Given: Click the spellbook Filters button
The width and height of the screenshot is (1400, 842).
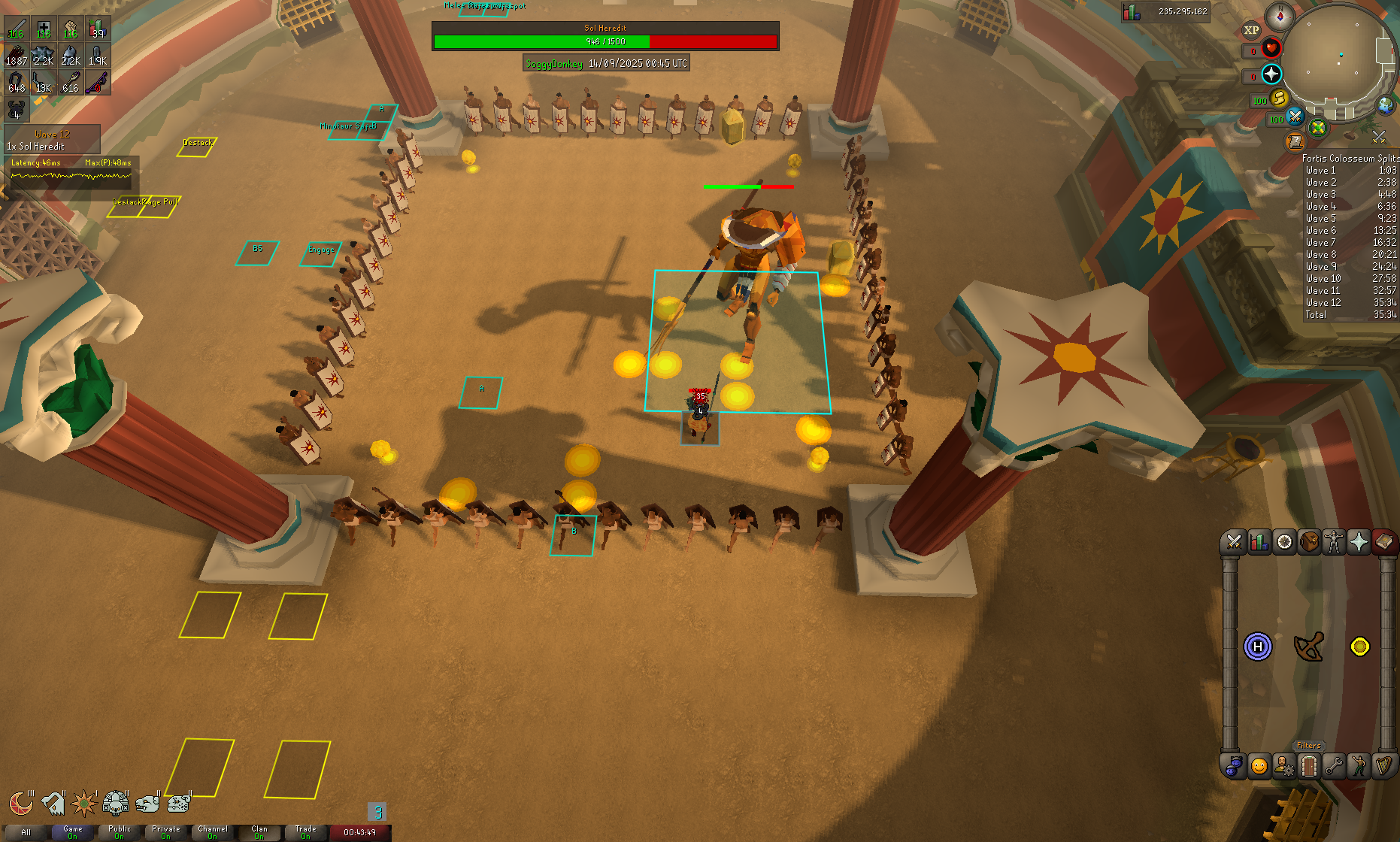Looking at the screenshot, I should [1308, 746].
